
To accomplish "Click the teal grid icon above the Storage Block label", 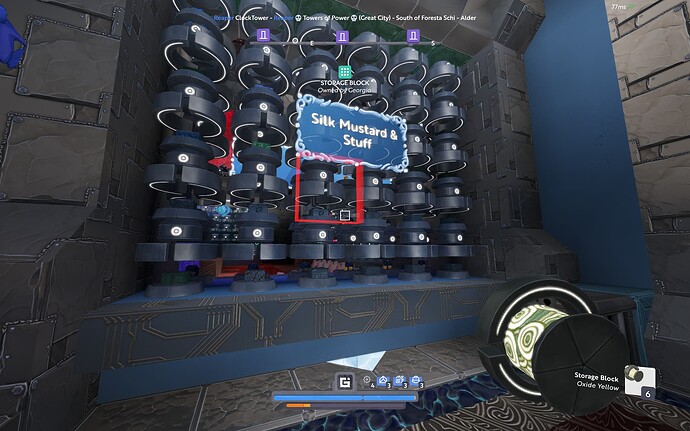I will coord(344,72).
